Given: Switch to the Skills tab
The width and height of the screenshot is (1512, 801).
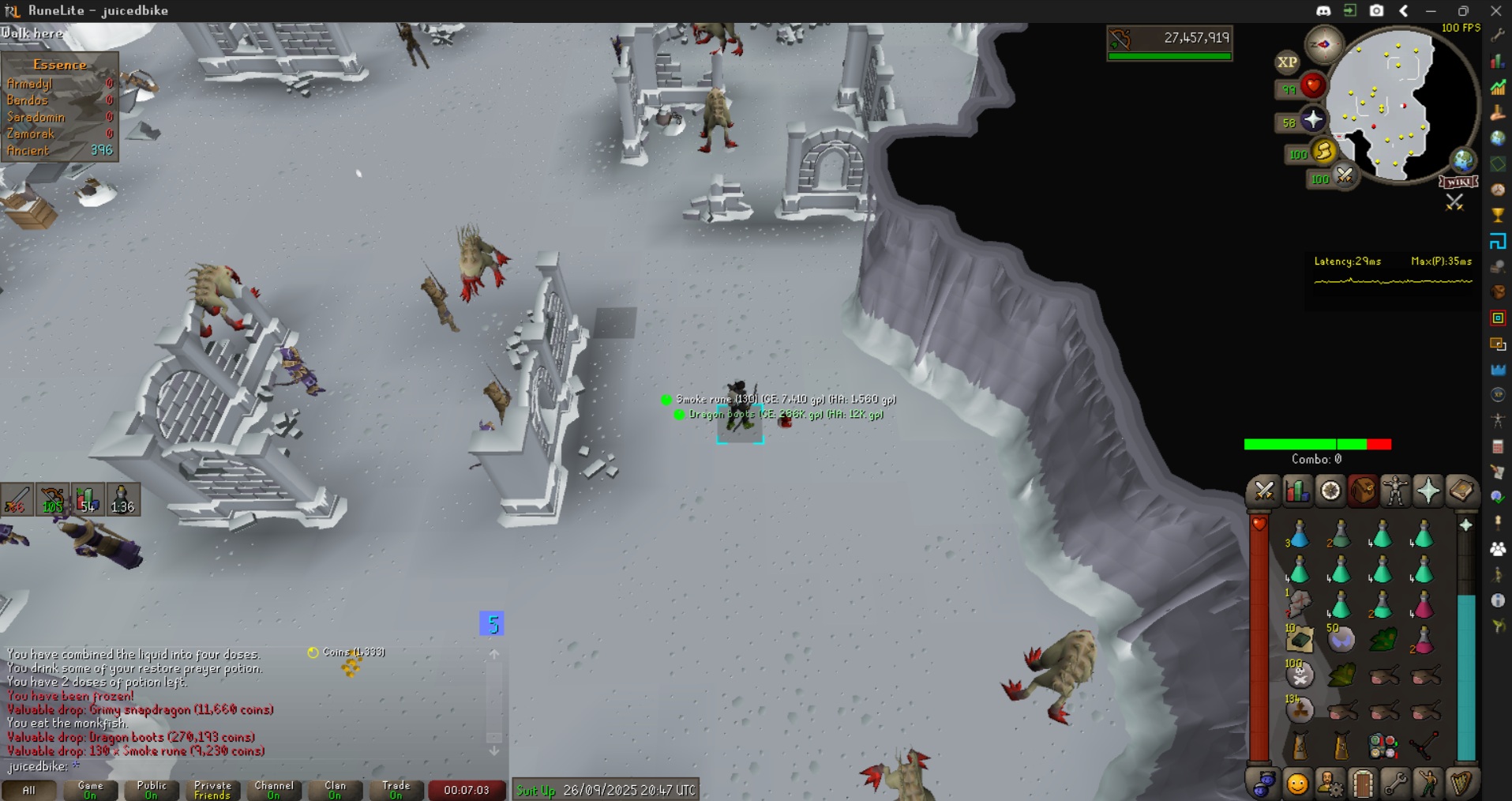Looking at the screenshot, I should tap(1296, 491).
